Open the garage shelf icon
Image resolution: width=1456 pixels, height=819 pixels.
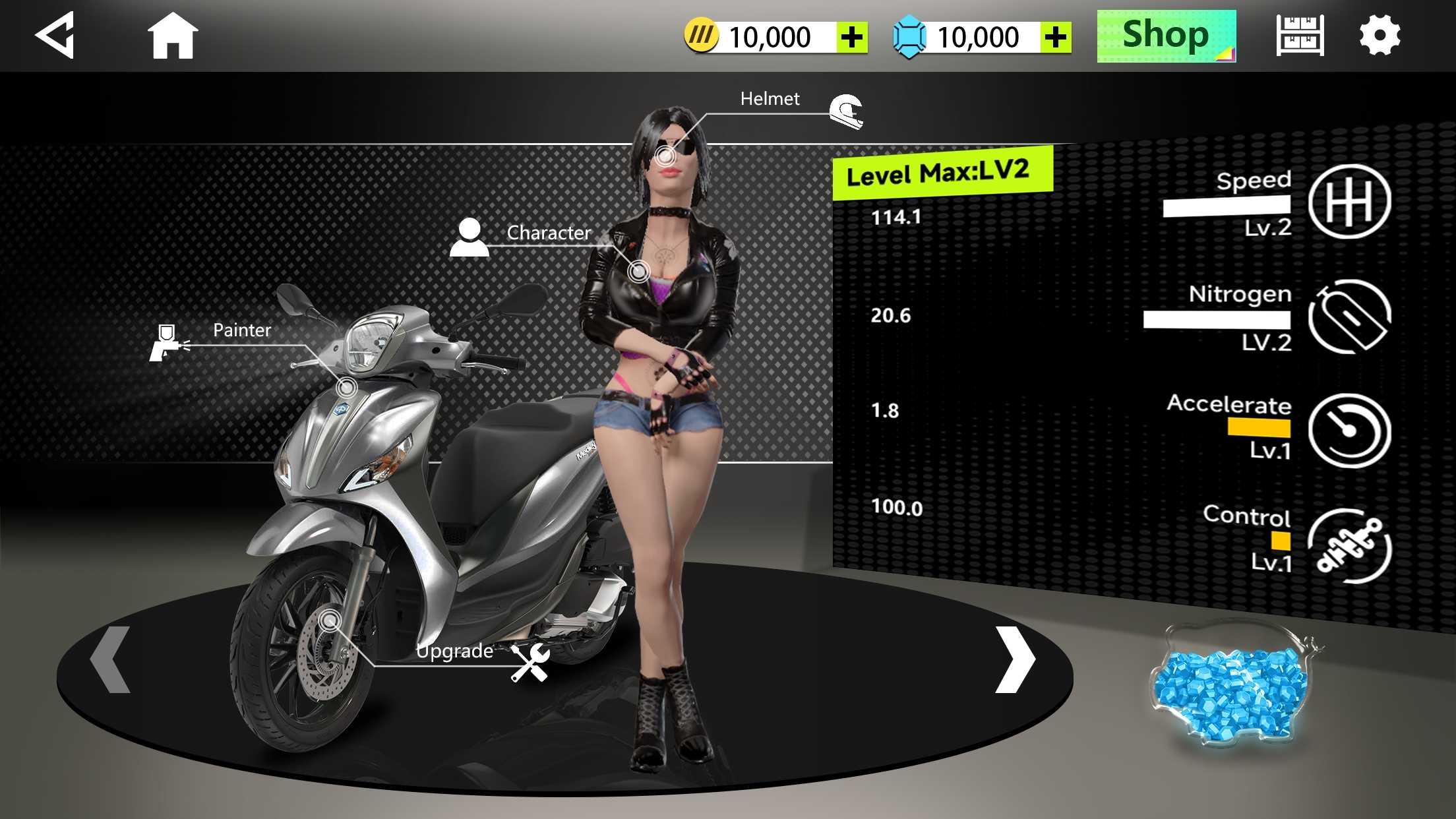pos(1300,36)
